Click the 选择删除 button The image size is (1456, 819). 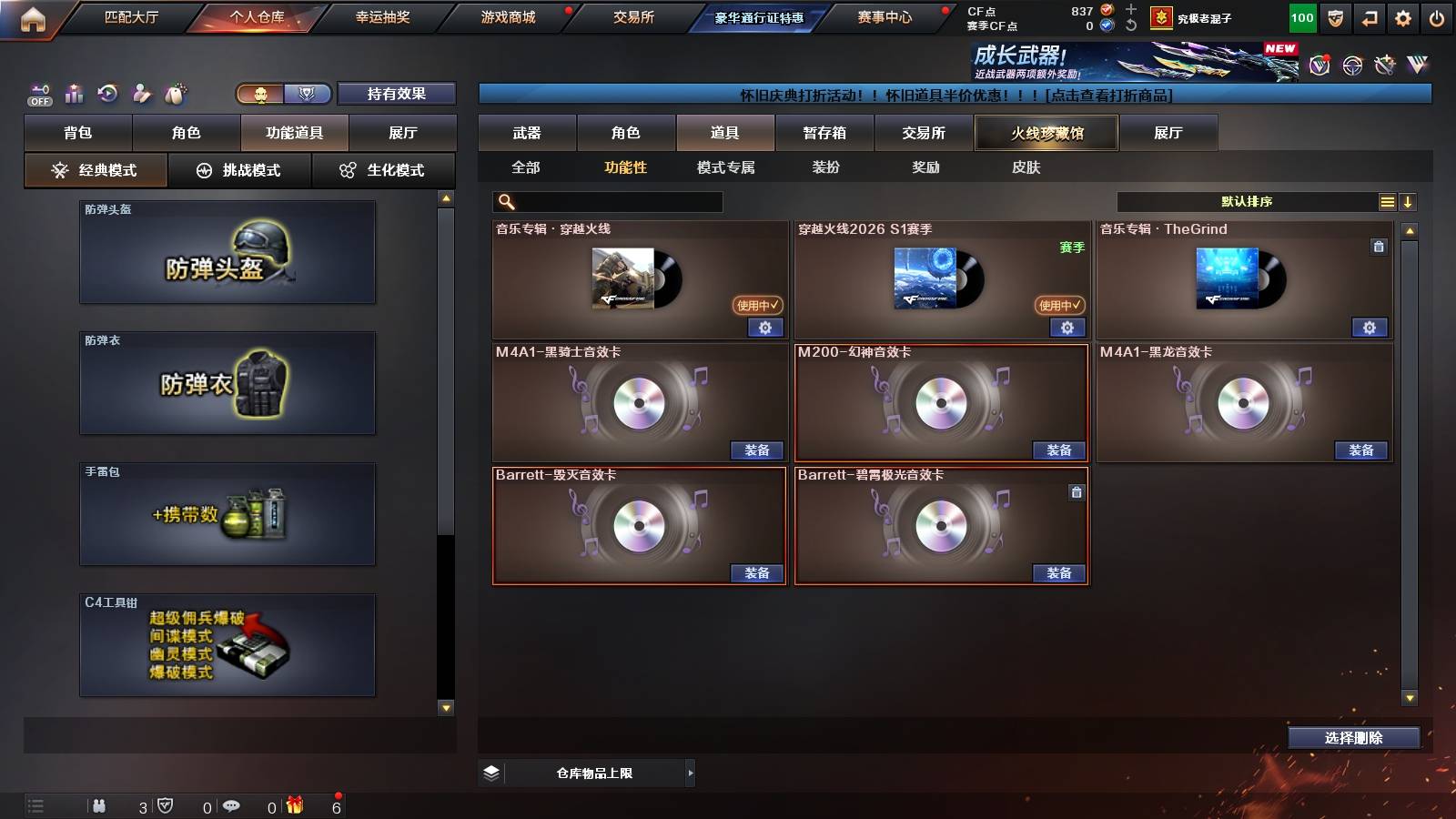pyautogui.click(x=1353, y=738)
